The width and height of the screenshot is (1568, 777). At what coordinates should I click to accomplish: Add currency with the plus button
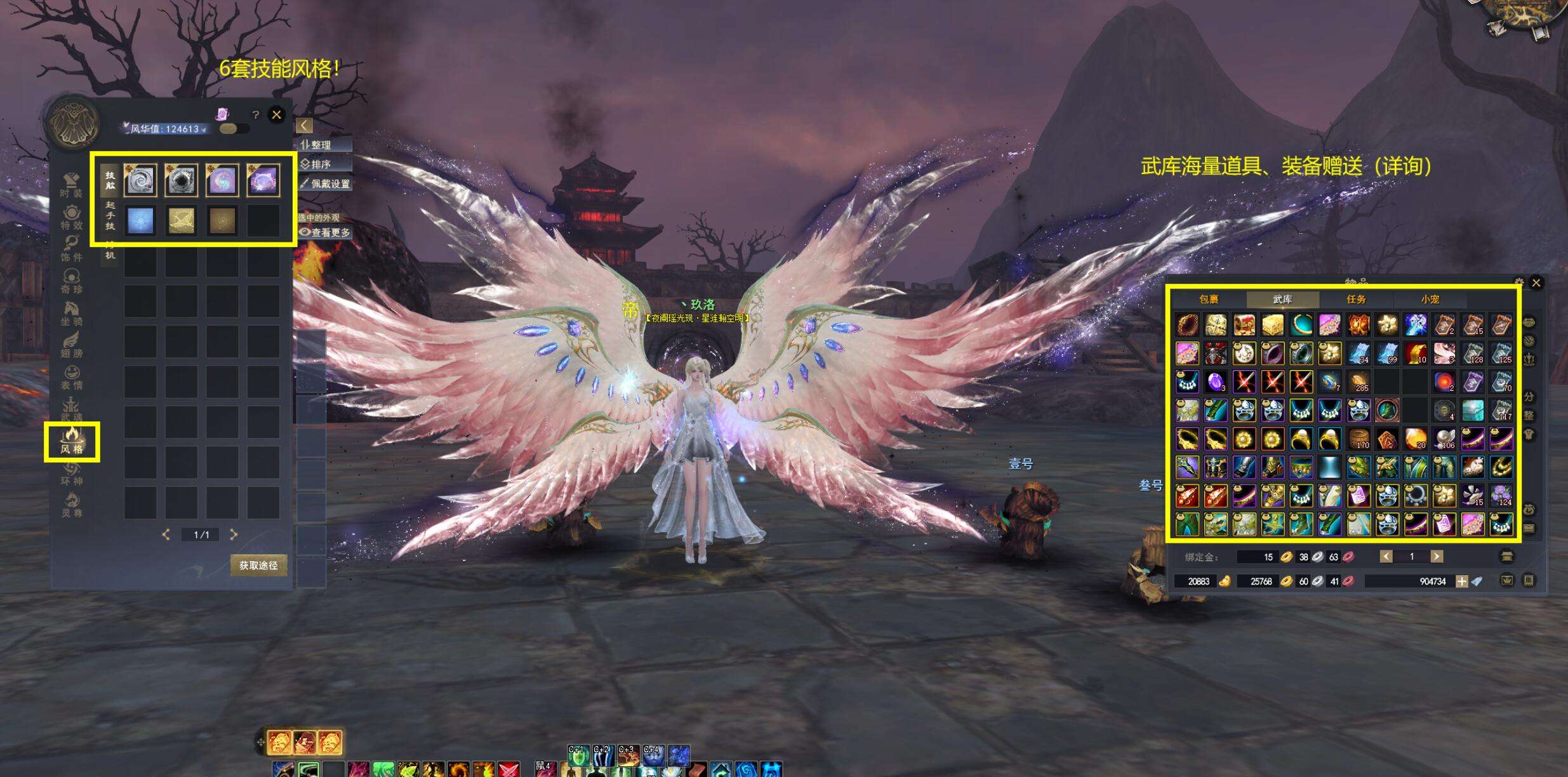[x=1461, y=581]
